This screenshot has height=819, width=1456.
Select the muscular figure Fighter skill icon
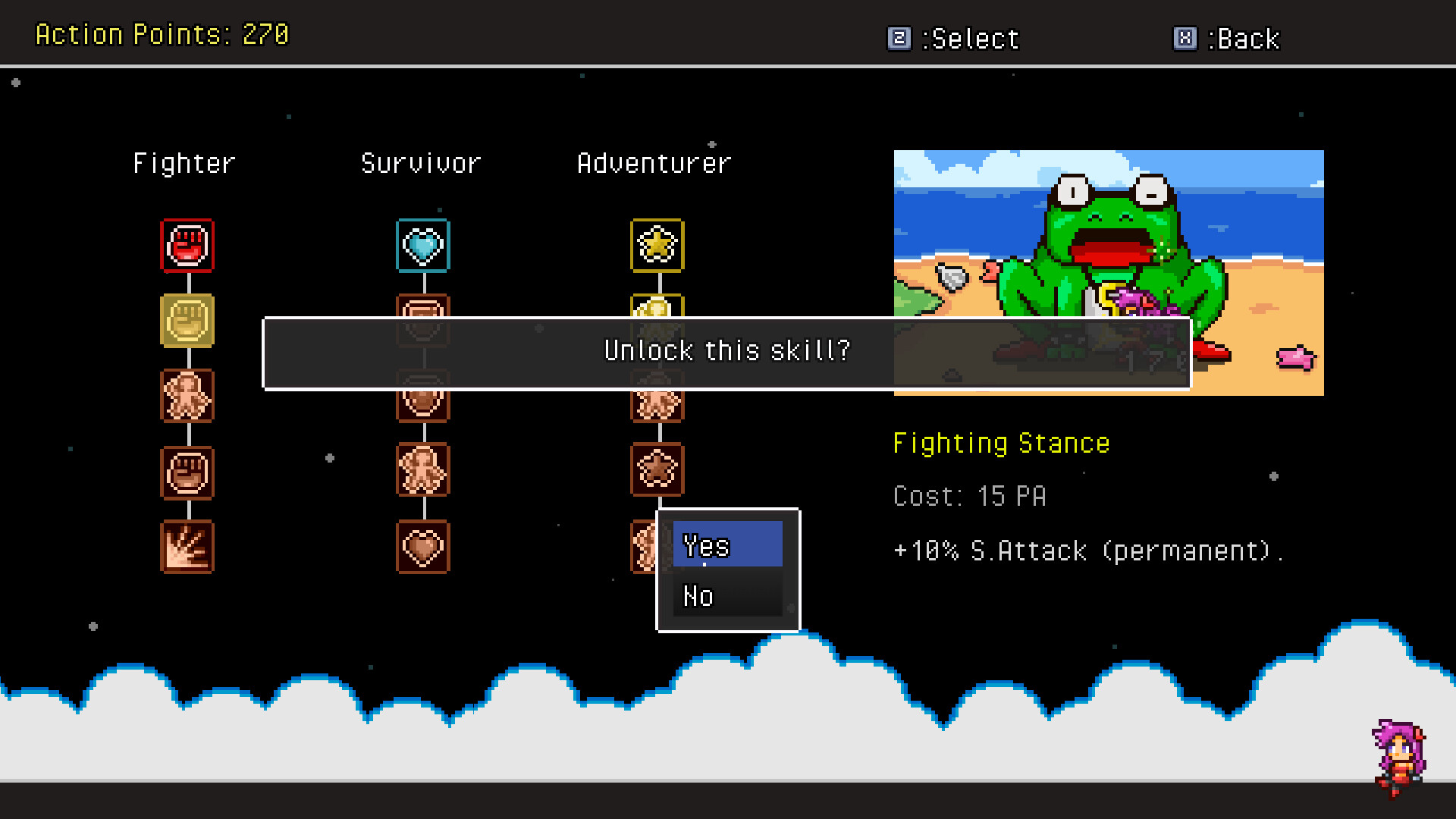pos(187,396)
